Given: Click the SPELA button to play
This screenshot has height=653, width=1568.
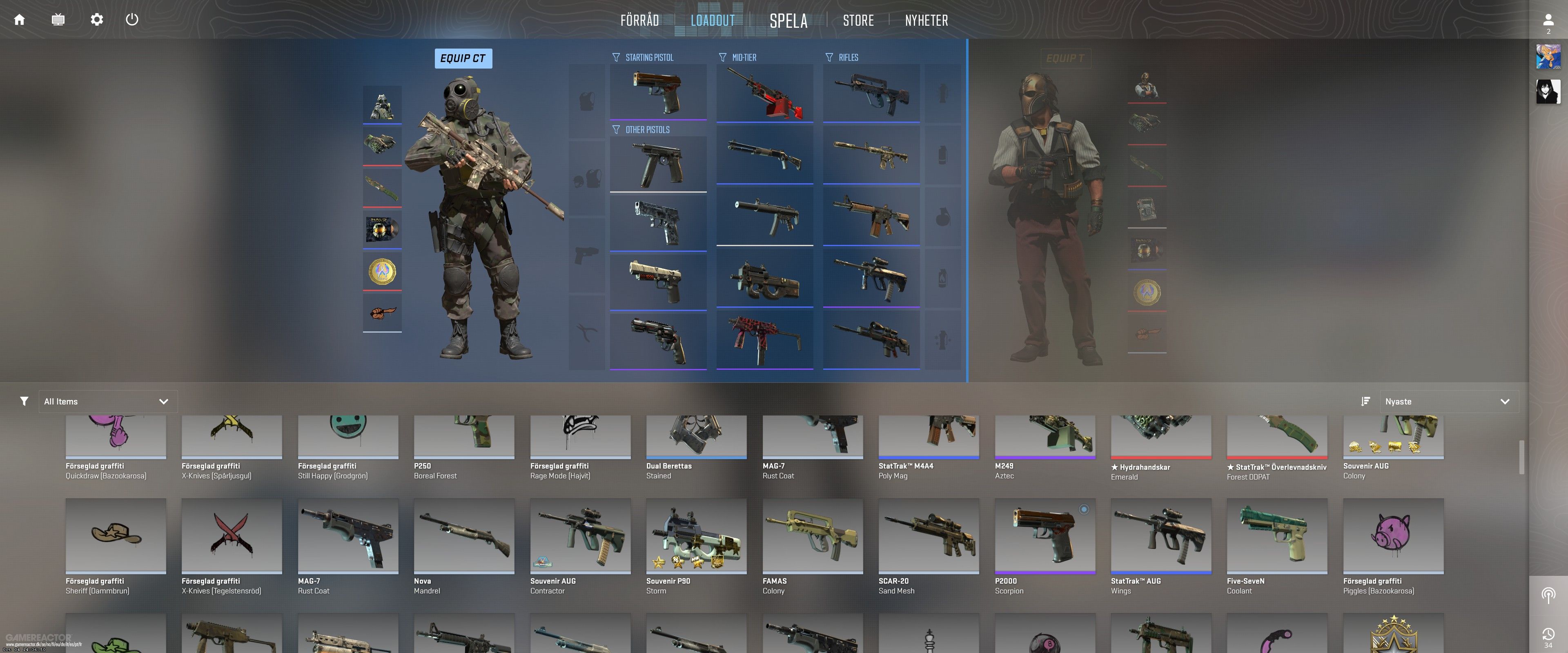Looking at the screenshot, I should click(788, 20).
